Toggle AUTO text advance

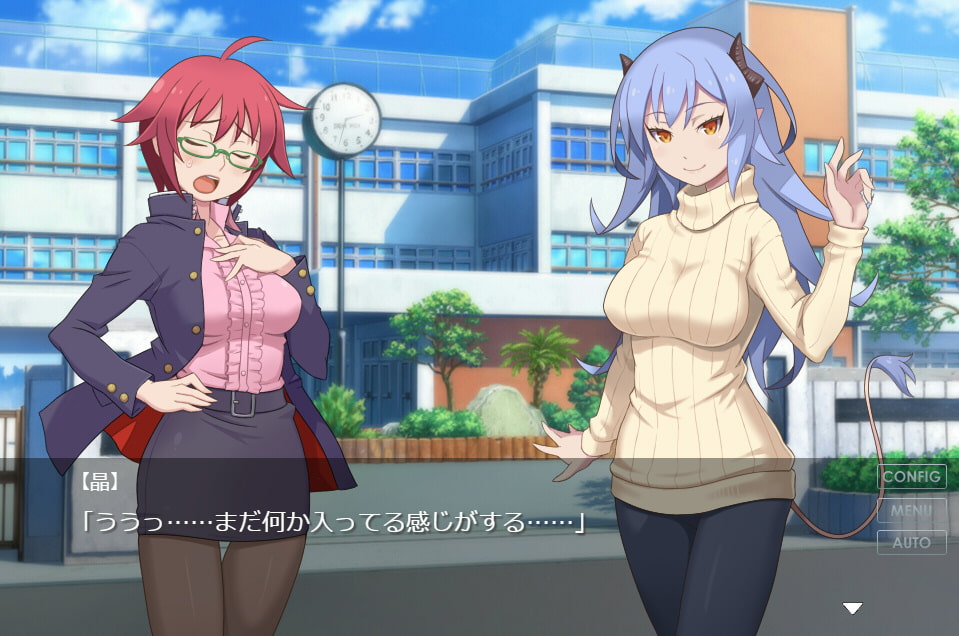point(911,543)
